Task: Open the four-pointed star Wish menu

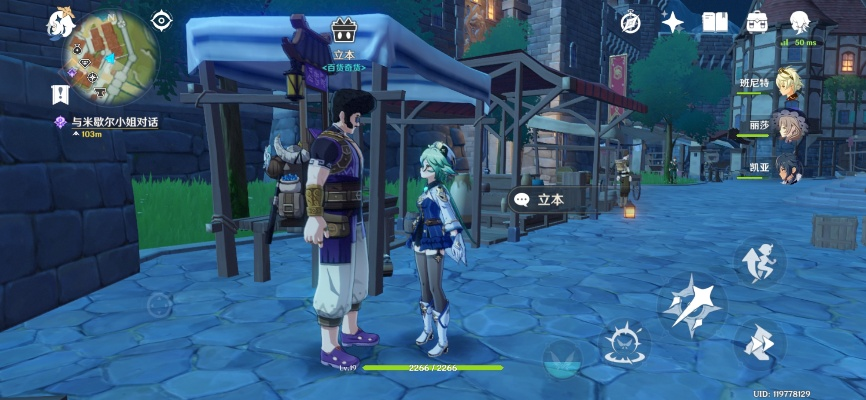Action: 673,22
